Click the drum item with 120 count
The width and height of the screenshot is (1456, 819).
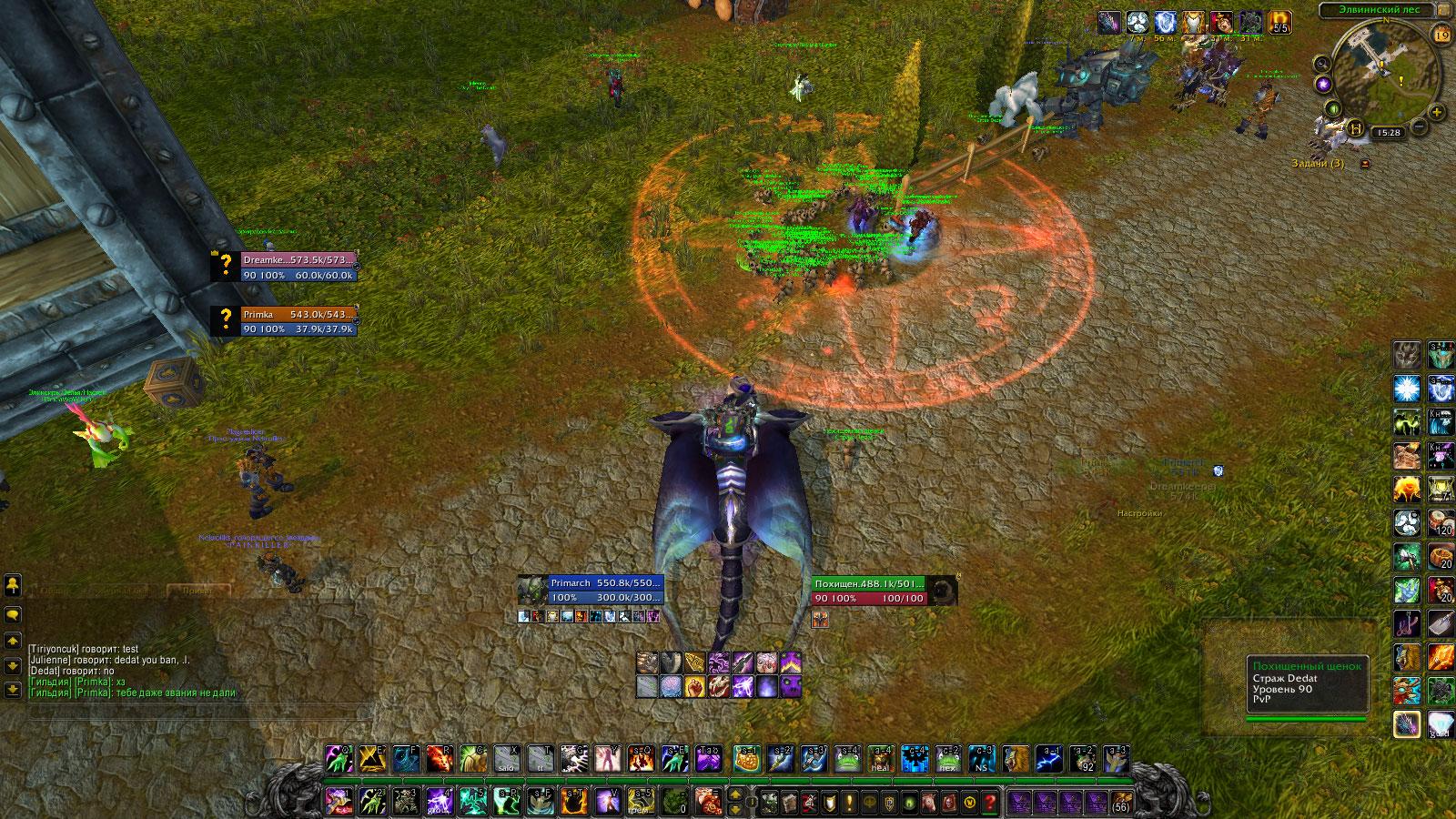(1441, 523)
